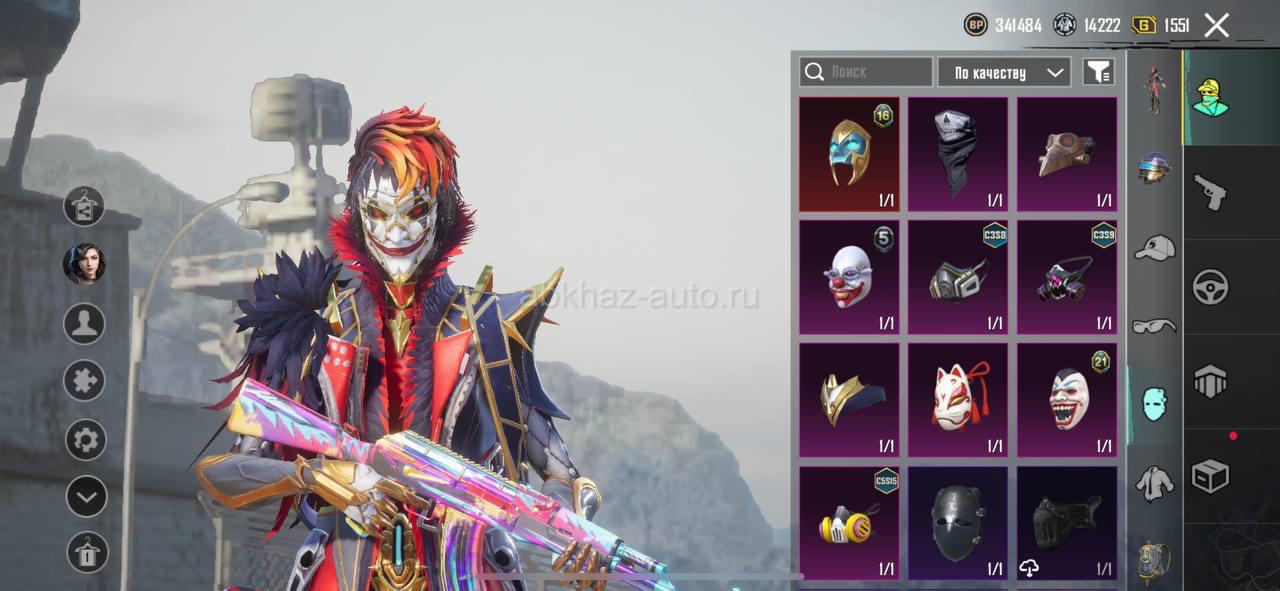Open the glasses category tab
This screenshot has height=591, width=1280.
(x=1154, y=326)
